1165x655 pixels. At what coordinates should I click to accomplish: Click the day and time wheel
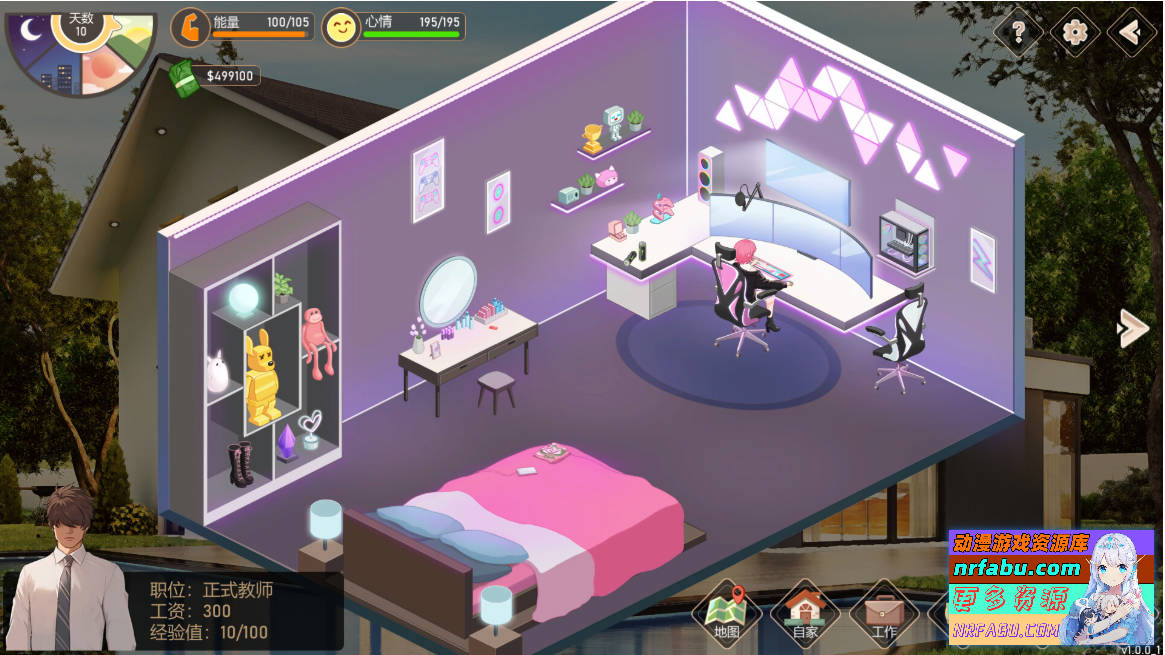click(81, 48)
